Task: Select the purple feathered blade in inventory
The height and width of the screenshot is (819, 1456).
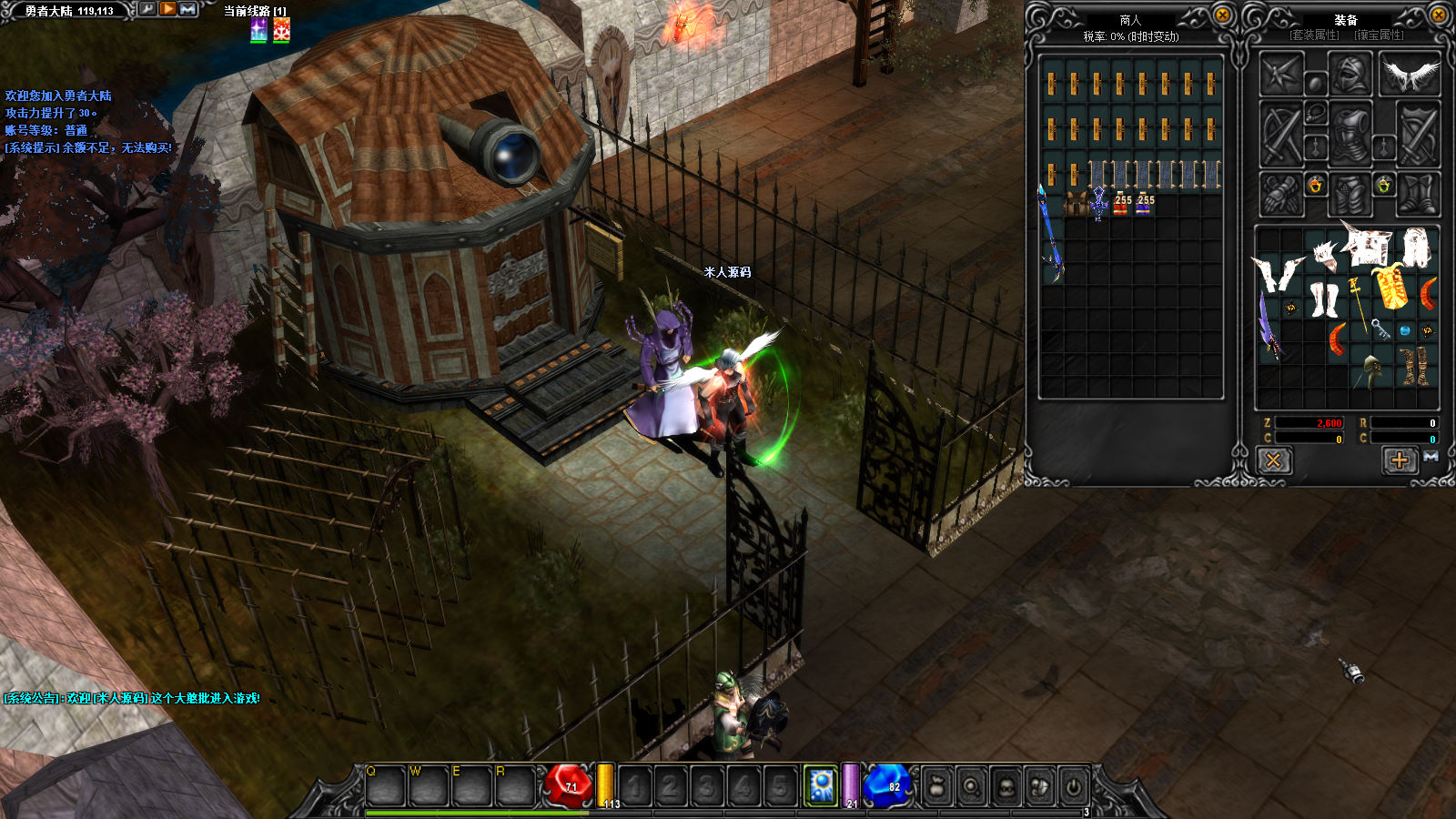Action: click(1268, 325)
